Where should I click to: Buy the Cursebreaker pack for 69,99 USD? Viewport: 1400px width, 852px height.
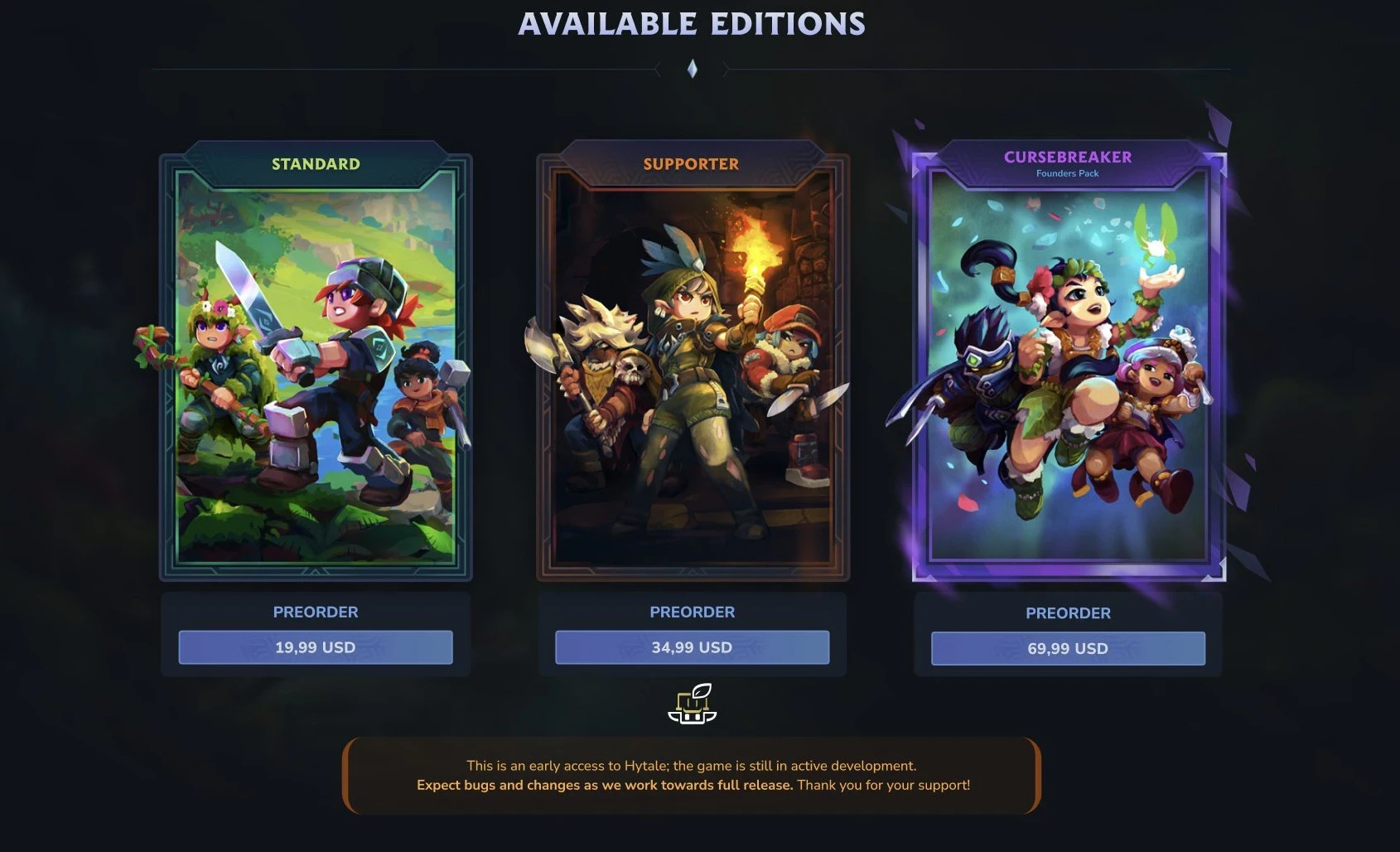1068,648
